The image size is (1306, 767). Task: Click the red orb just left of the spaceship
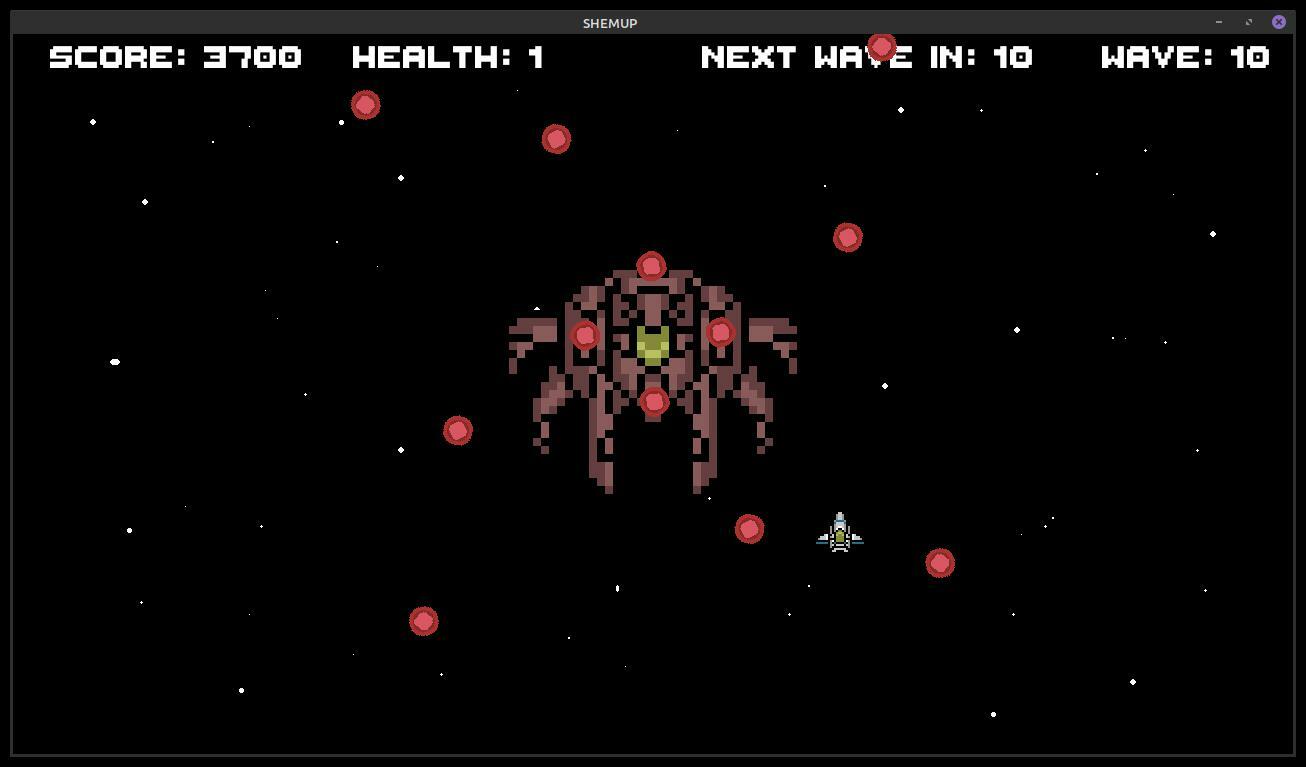[x=750, y=527]
